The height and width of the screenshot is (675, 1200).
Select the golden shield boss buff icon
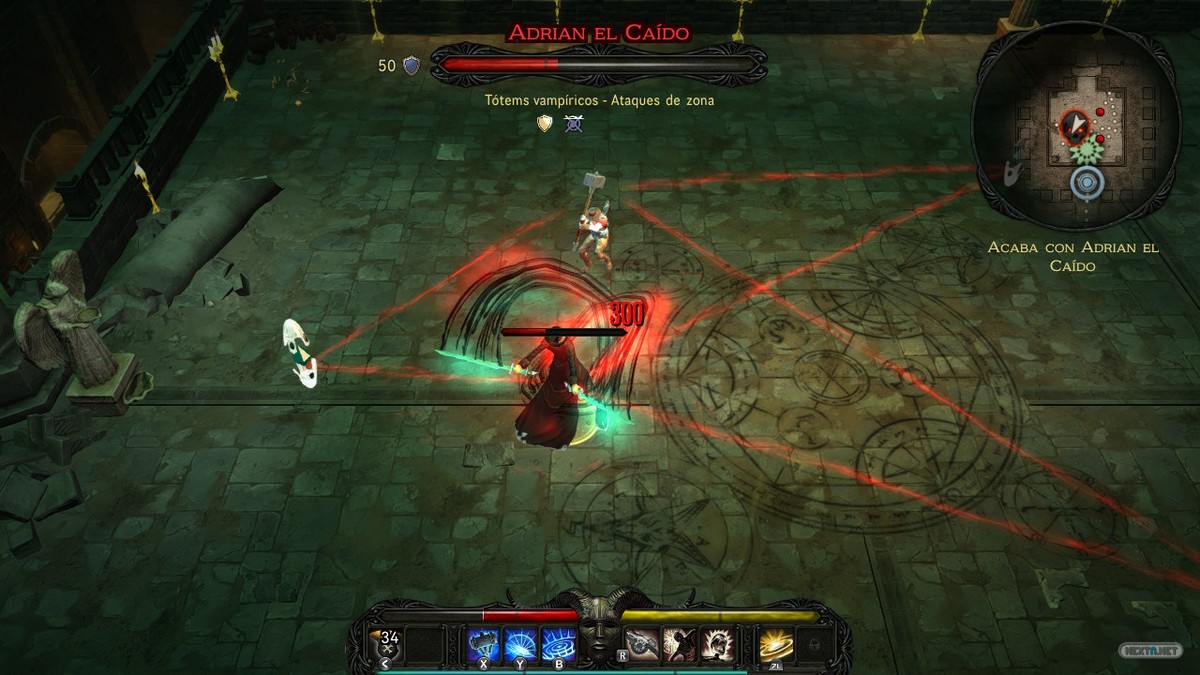point(544,123)
